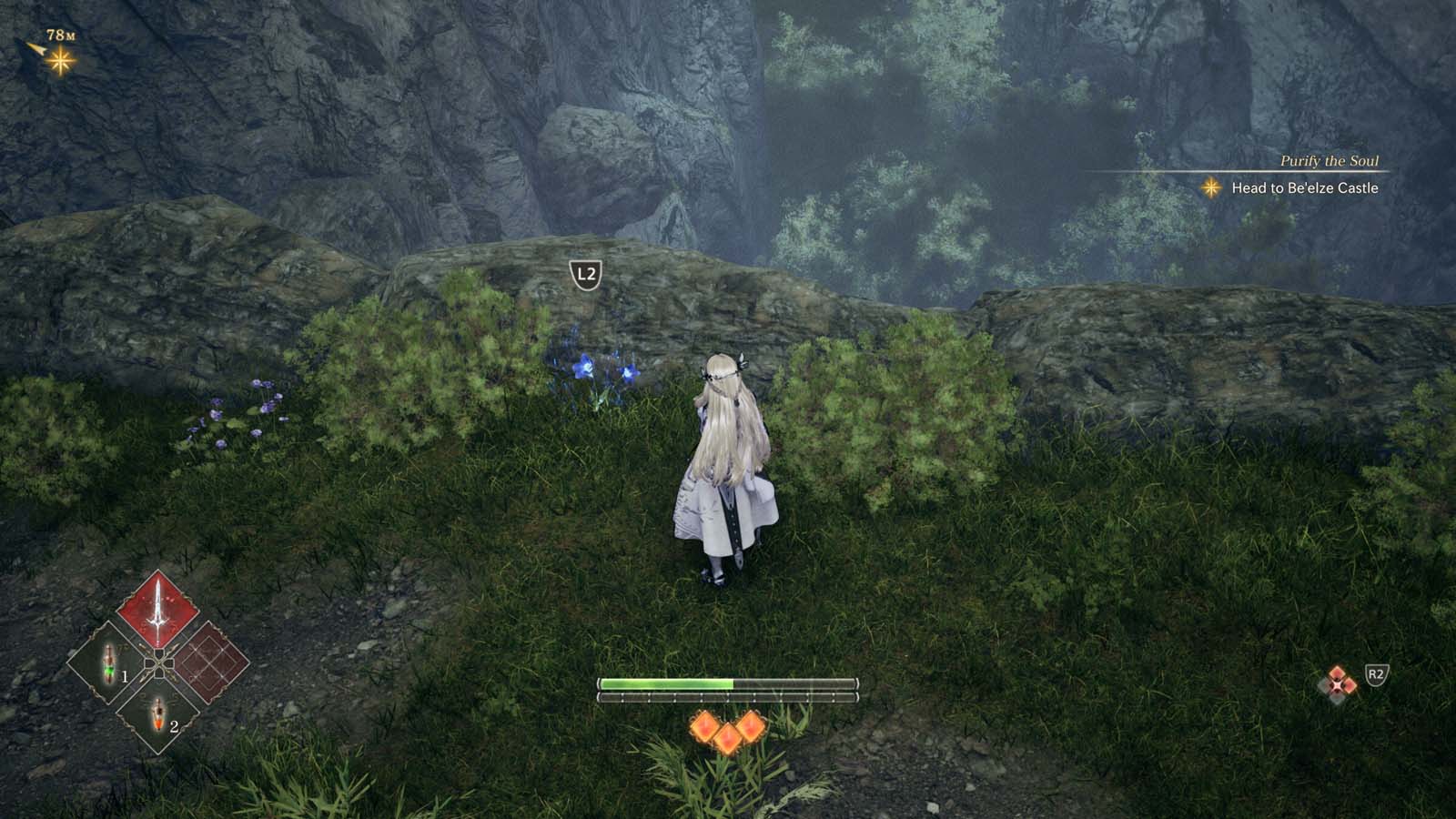The height and width of the screenshot is (819, 1456).
Task: Expand the weapon wheel via its center cross
Action: [x=159, y=663]
